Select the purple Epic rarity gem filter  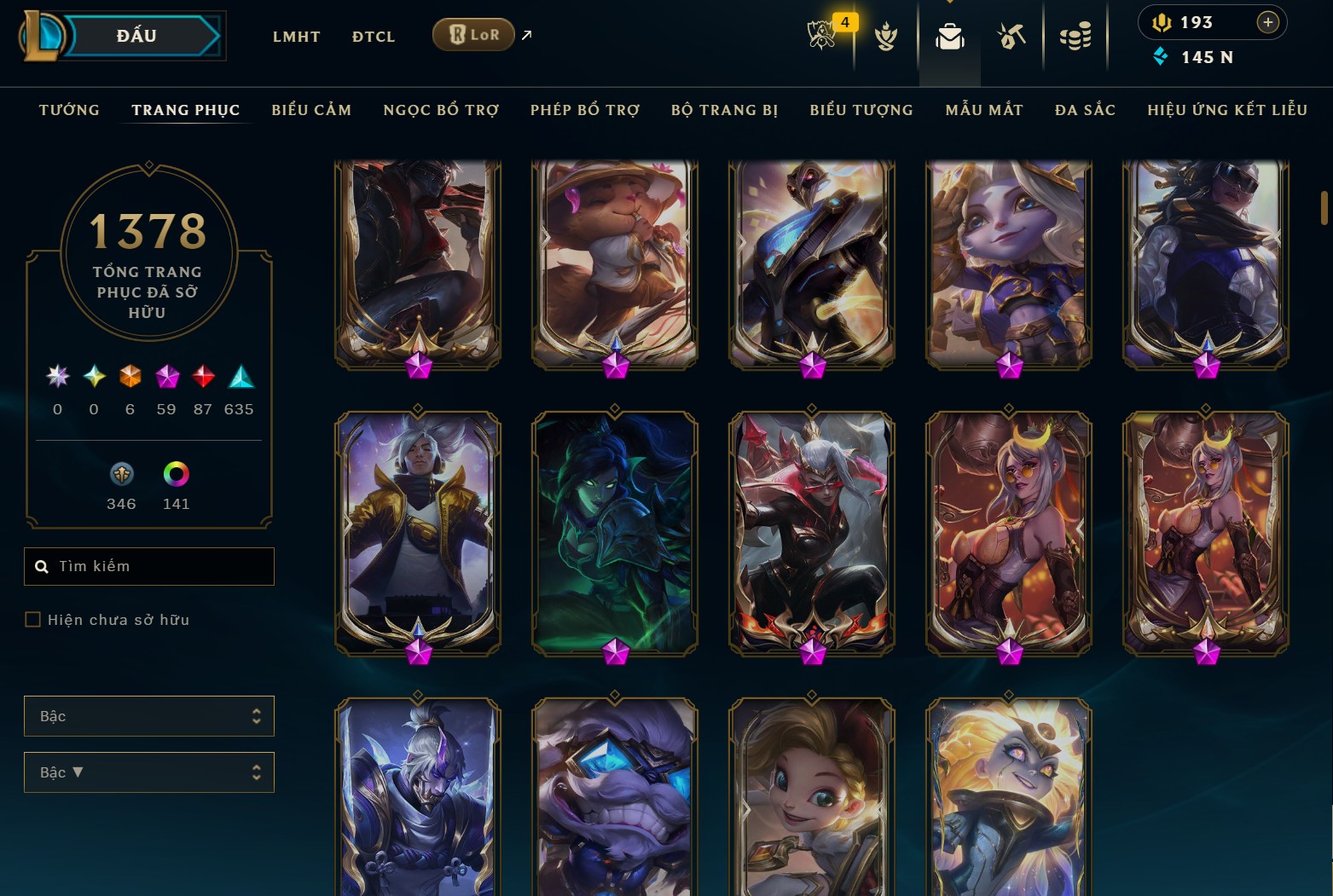click(x=166, y=378)
